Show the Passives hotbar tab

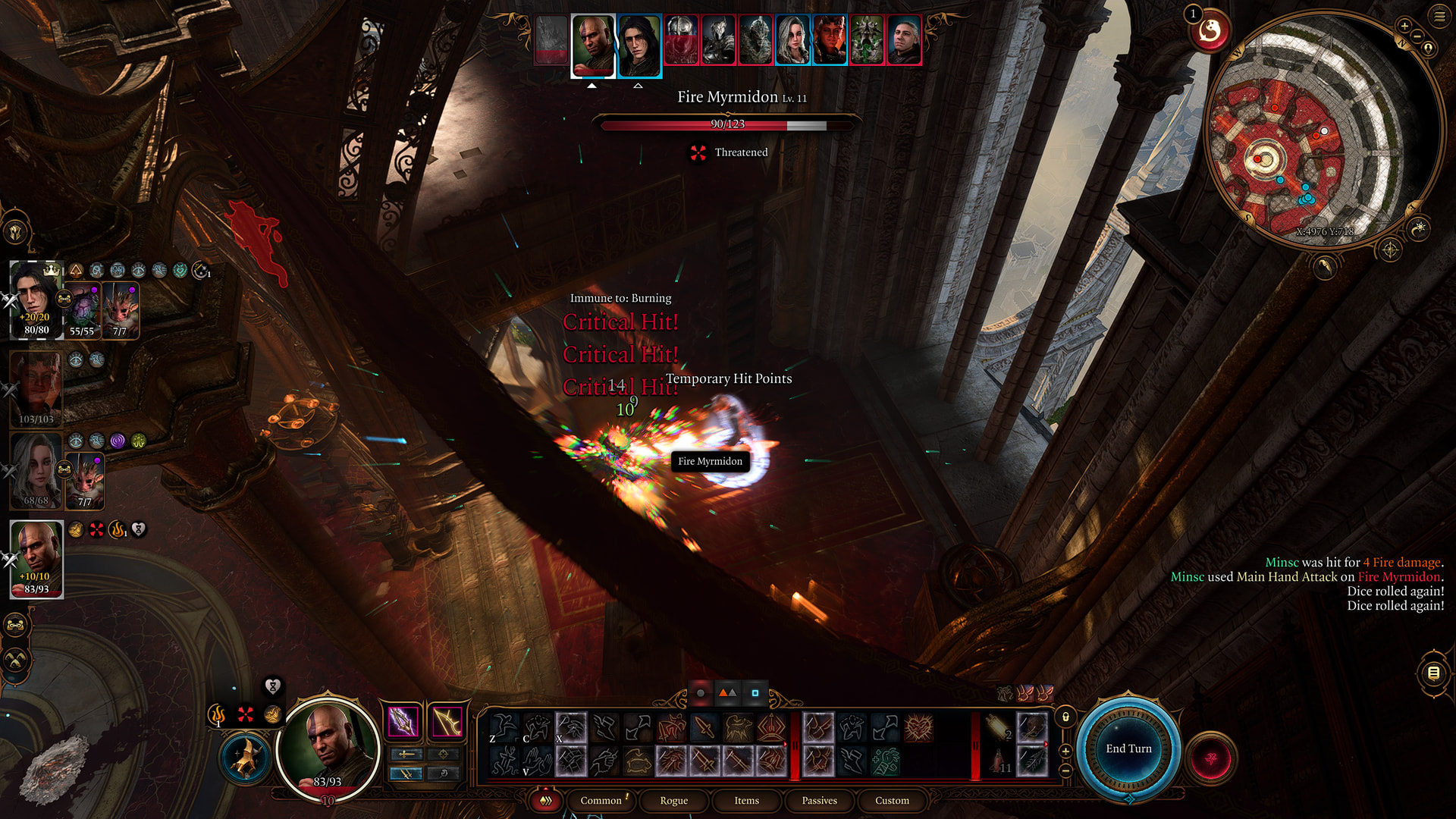(819, 800)
